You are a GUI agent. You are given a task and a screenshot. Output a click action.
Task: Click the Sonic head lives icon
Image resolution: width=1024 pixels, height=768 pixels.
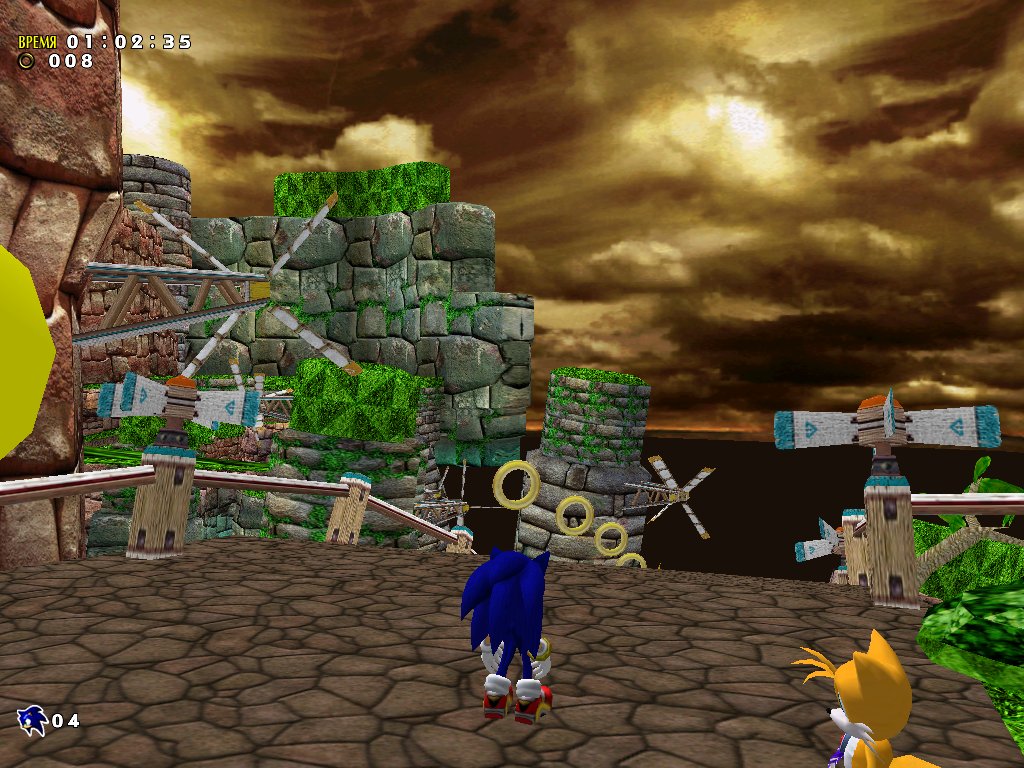(x=32, y=719)
